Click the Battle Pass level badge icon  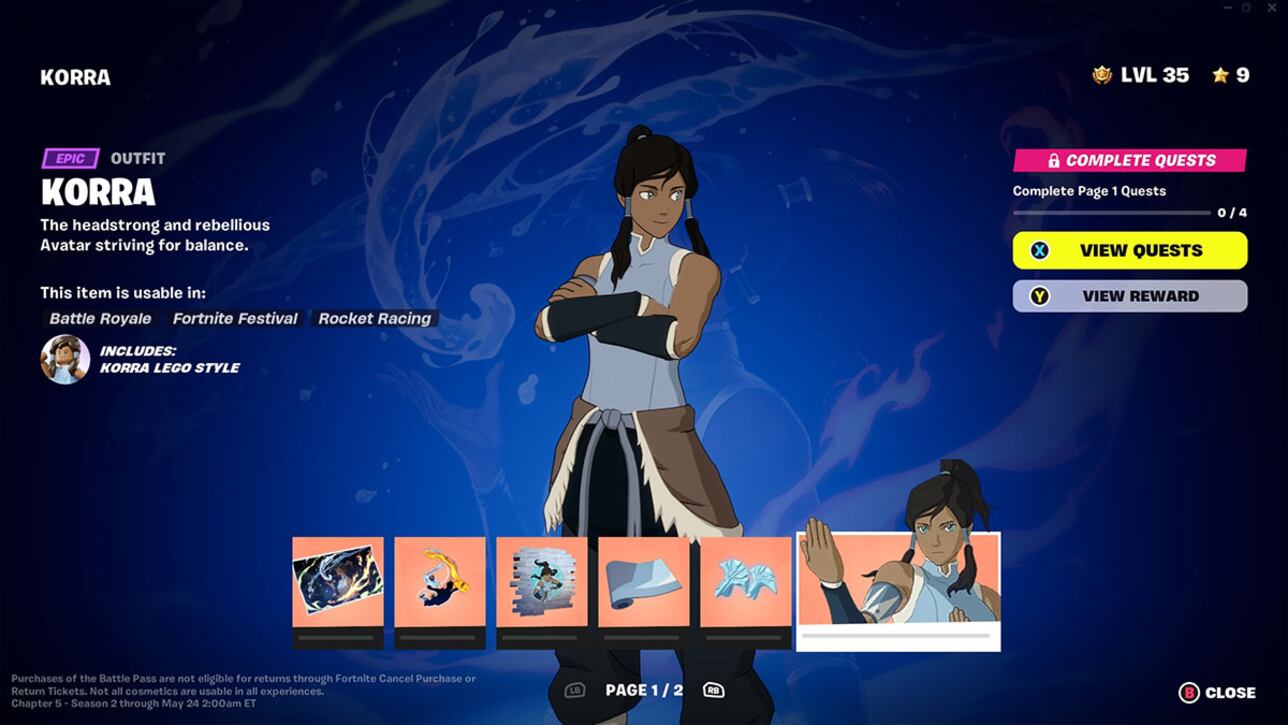[1103, 72]
